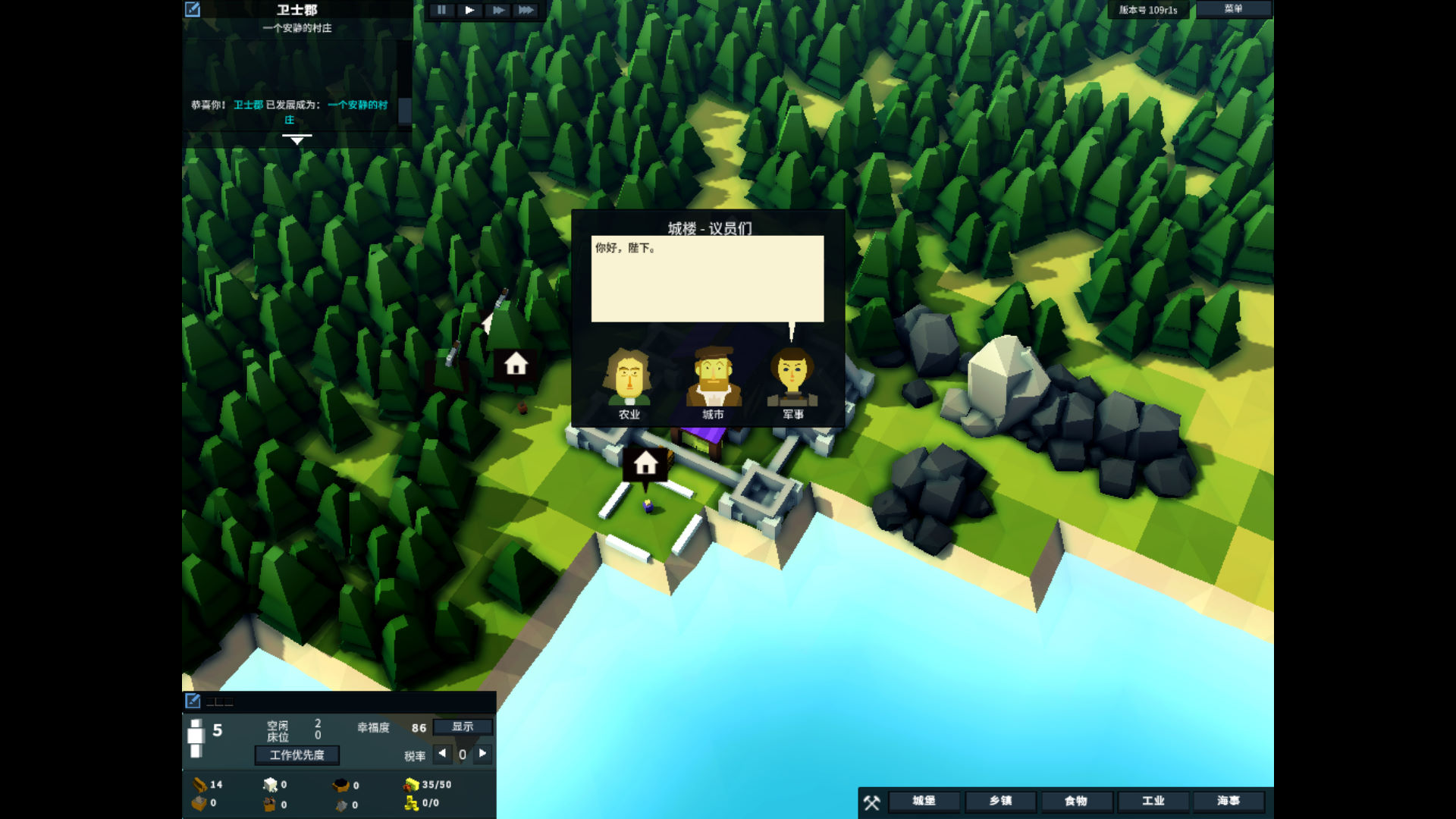
Task: Increase the tax rate
Action: click(483, 754)
